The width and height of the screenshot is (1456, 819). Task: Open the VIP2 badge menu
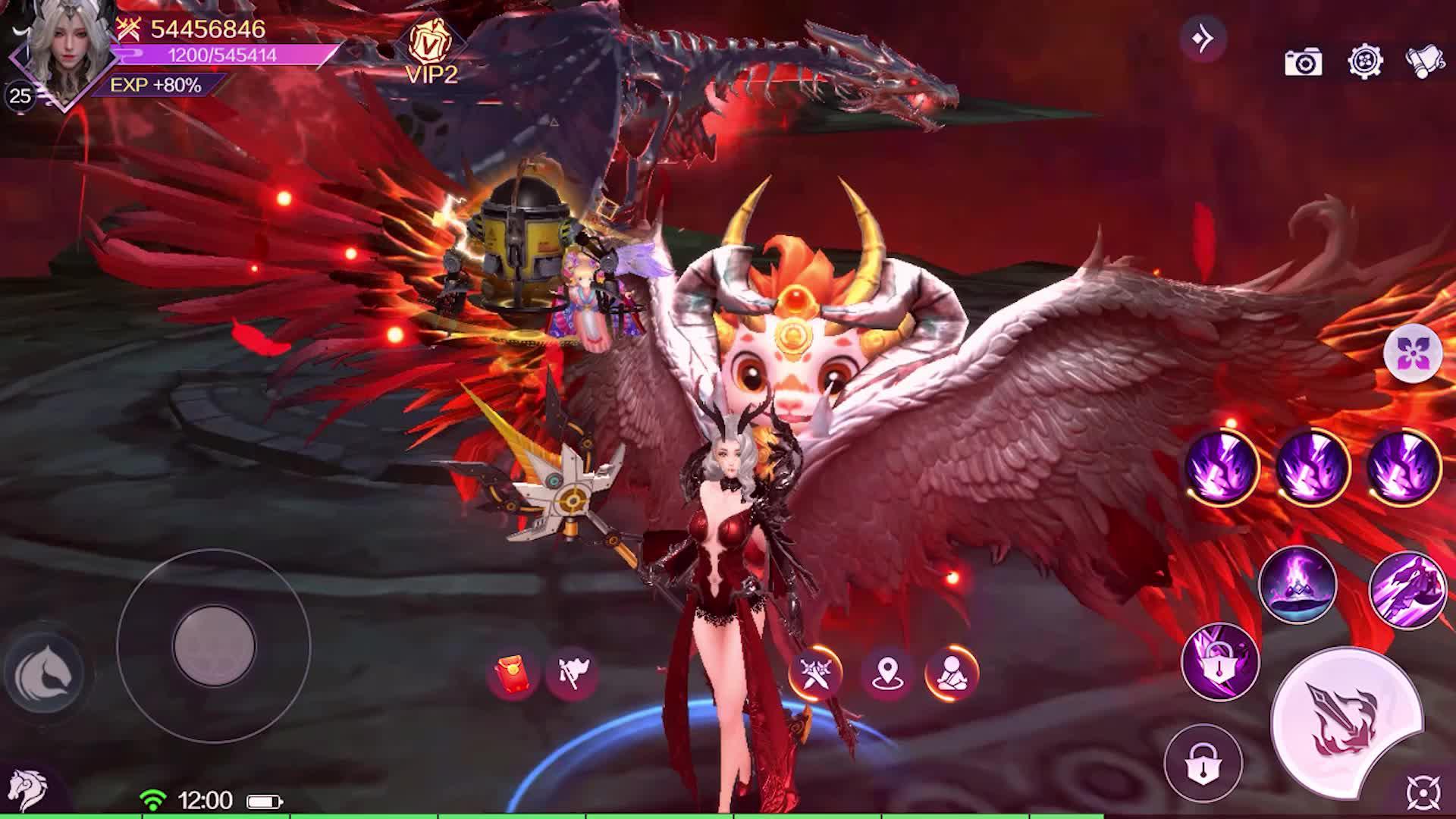pos(431,50)
